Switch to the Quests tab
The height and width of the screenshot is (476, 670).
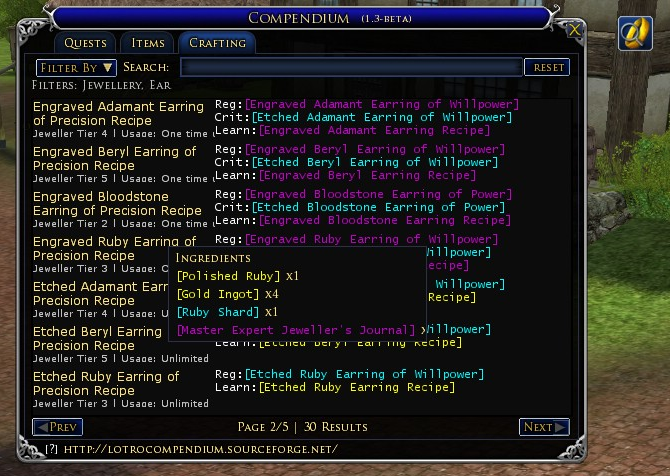coord(85,43)
